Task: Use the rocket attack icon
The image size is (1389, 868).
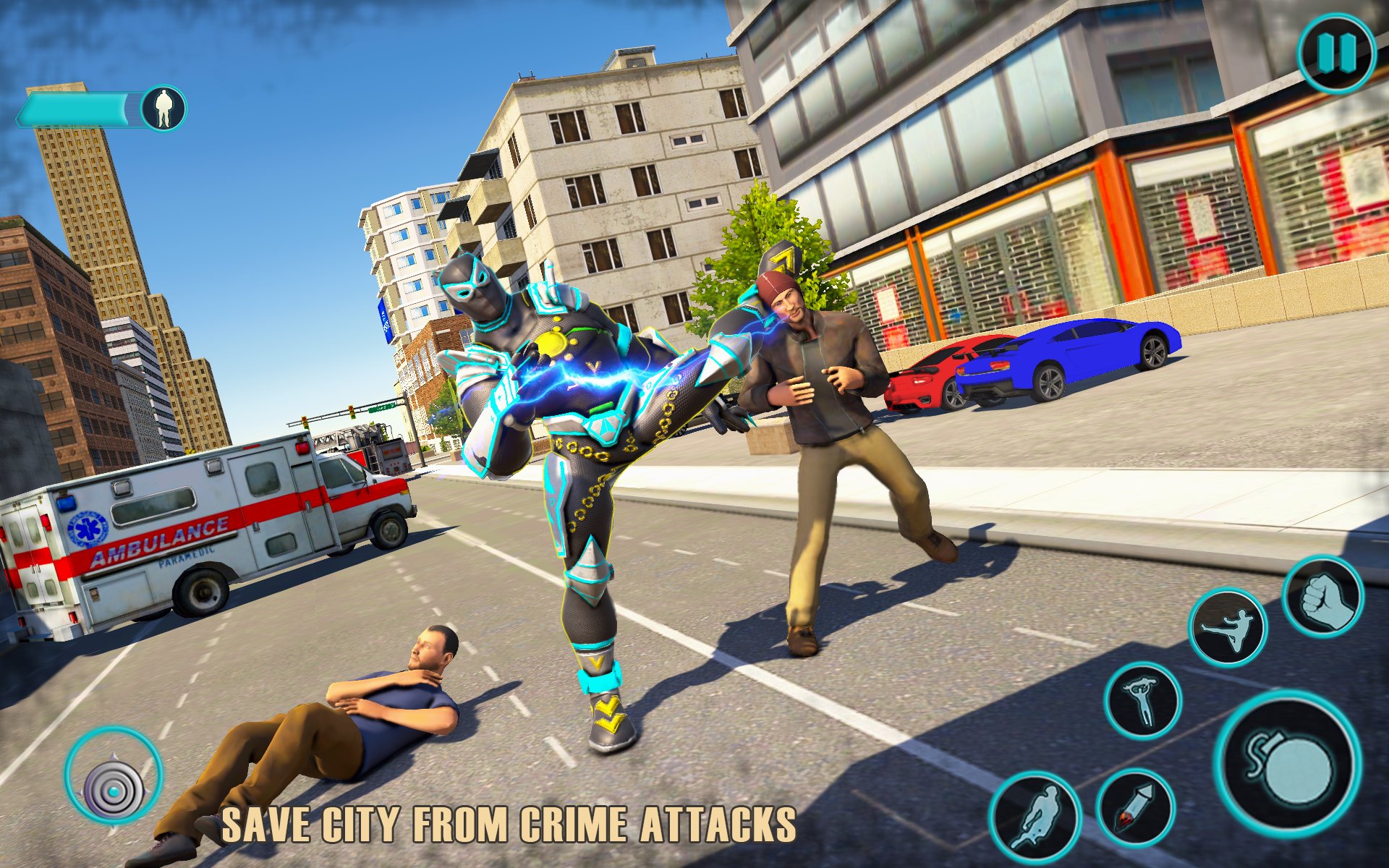Action: click(x=1134, y=808)
